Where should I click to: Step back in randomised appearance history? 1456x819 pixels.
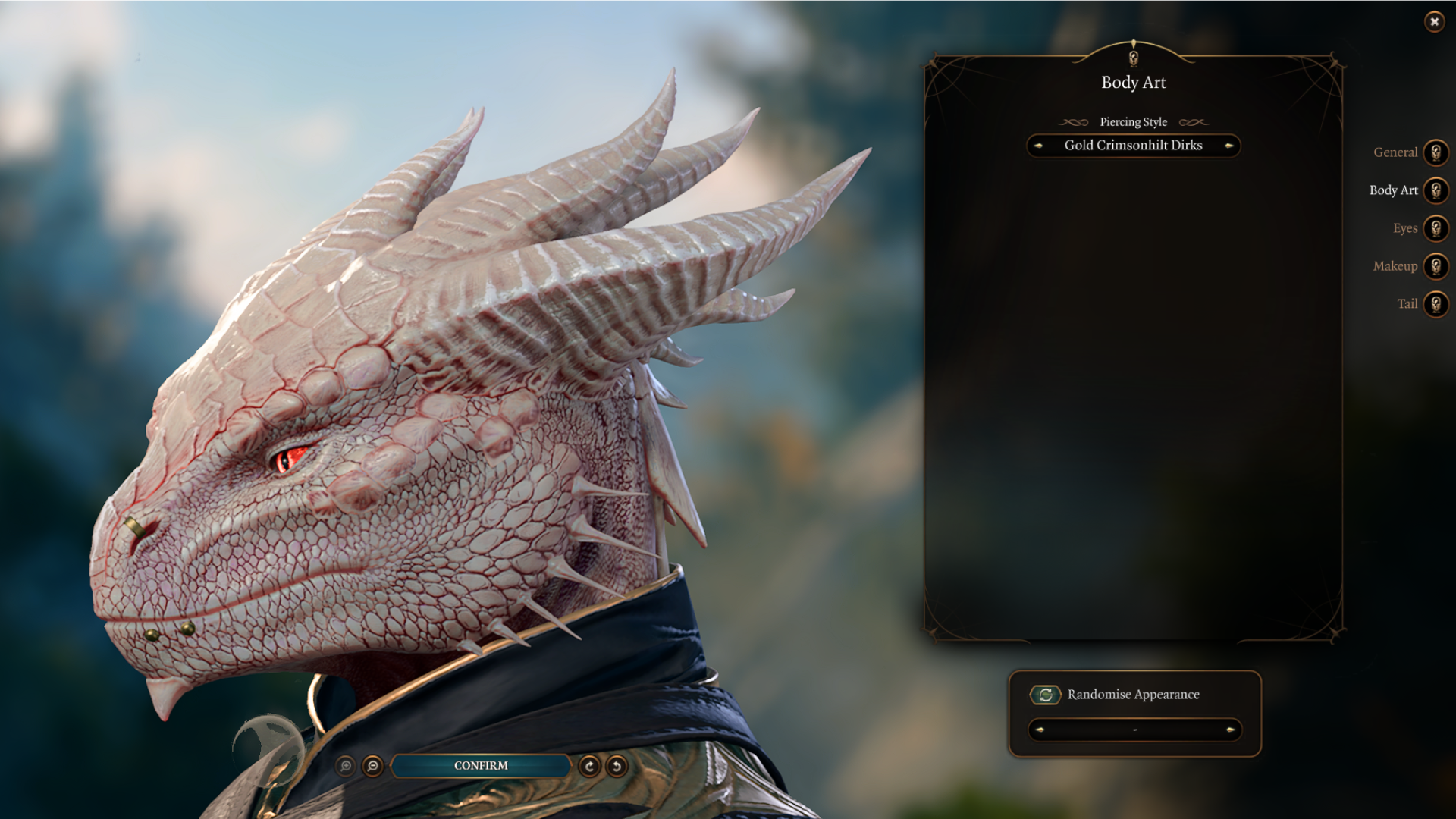pyautogui.click(x=1040, y=730)
